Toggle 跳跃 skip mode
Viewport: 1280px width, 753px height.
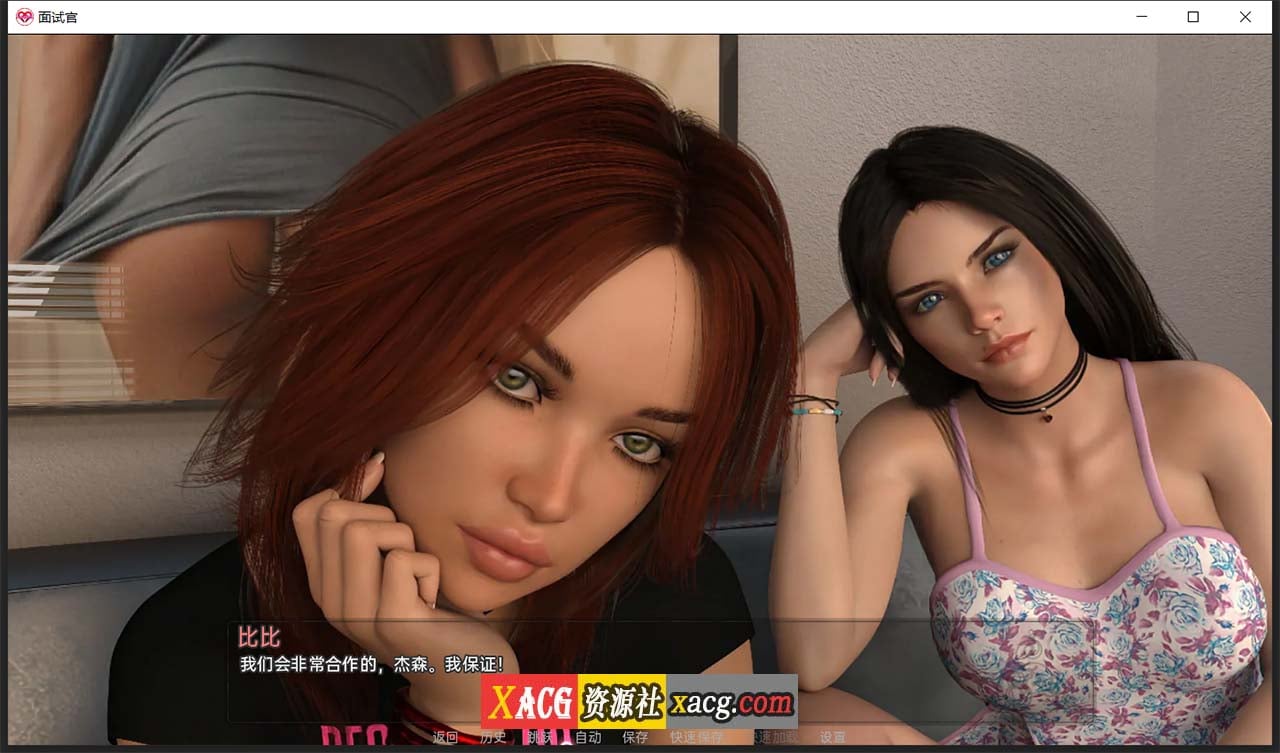(539, 738)
